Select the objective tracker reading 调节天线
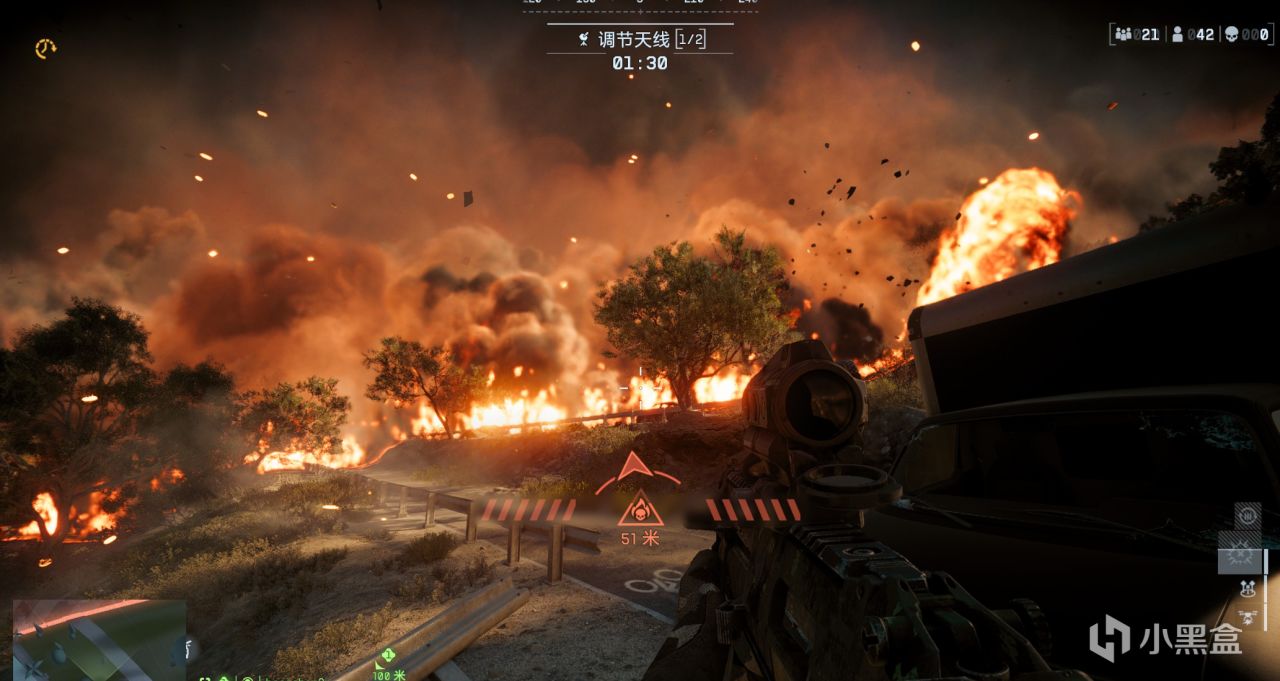 coord(639,40)
